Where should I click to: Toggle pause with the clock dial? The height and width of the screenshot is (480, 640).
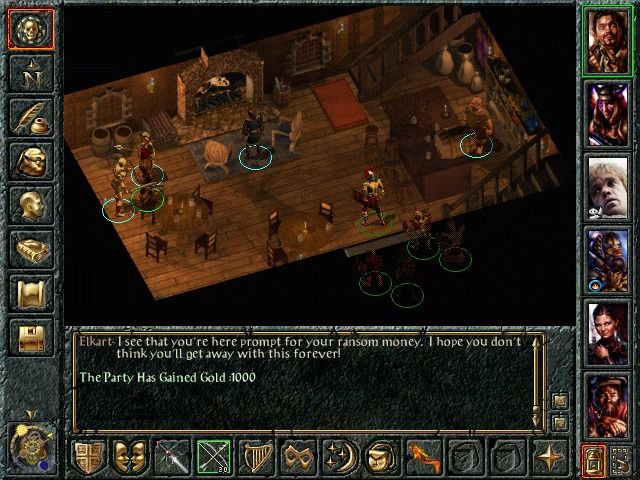tap(30, 444)
